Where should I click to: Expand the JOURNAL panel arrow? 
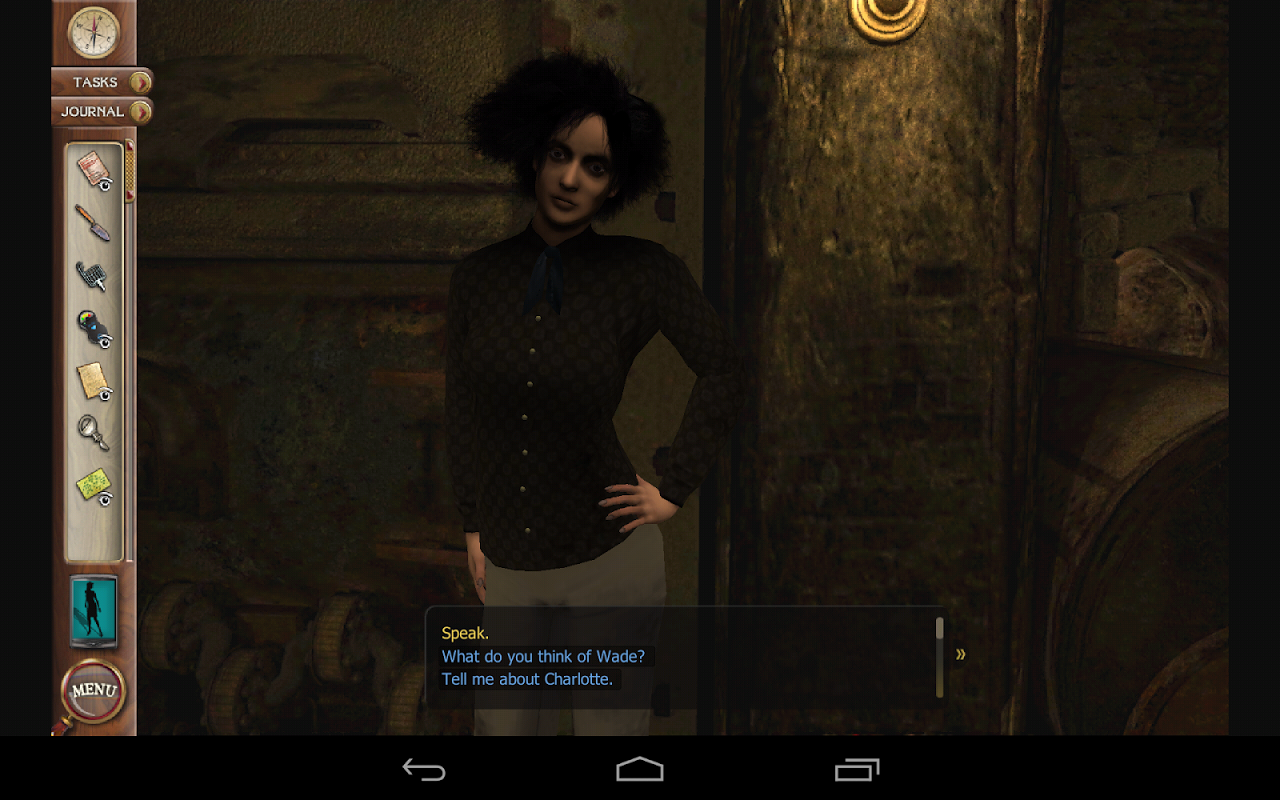point(138,112)
